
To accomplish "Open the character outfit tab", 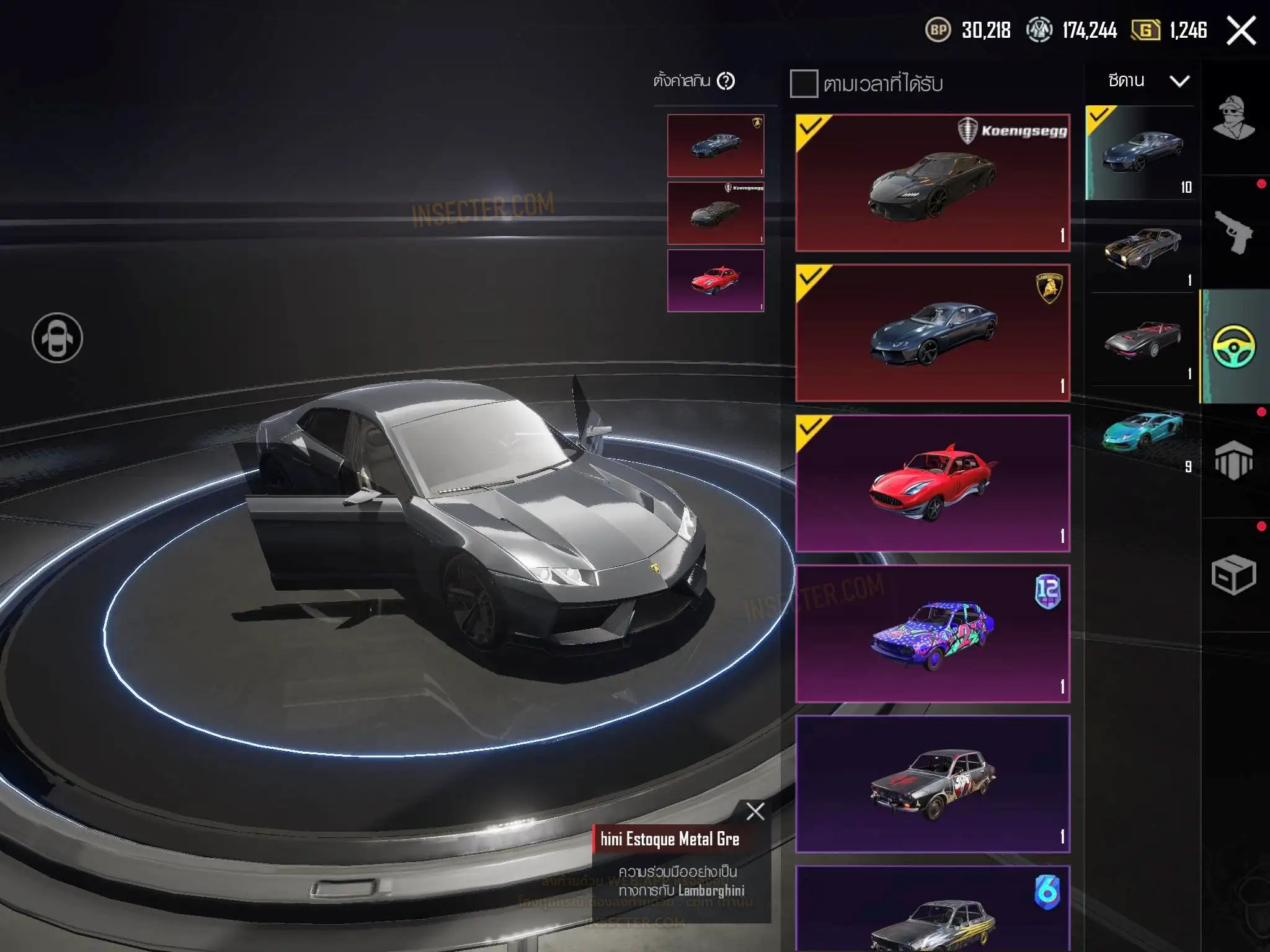I will pos(1233,118).
